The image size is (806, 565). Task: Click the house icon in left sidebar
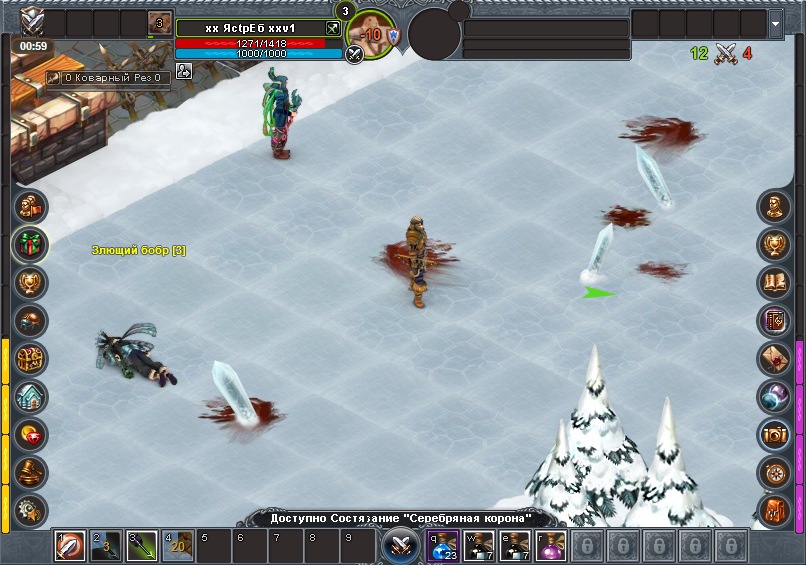click(x=31, y=396)
